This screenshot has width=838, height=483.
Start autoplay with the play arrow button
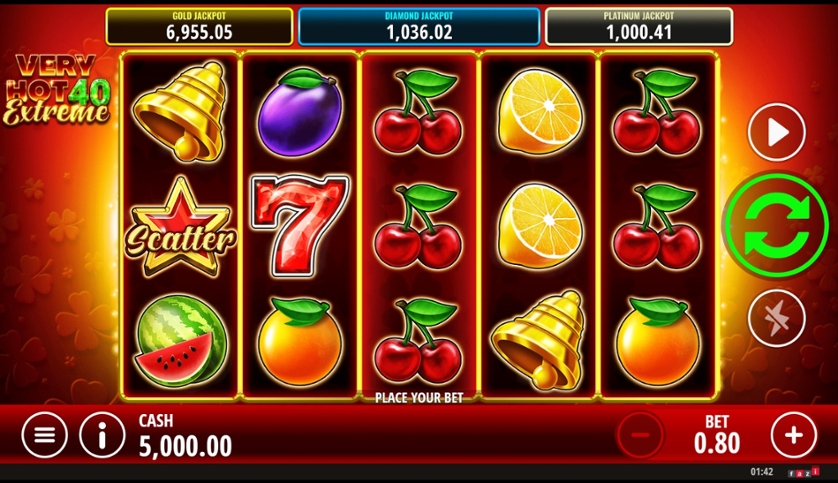[x=776, y=132]
